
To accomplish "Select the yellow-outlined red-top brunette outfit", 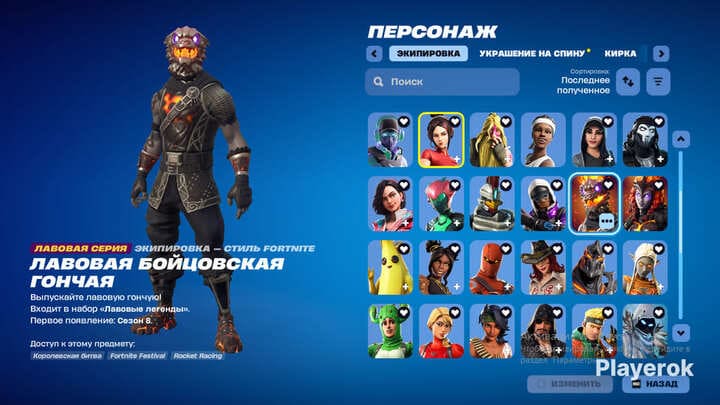I will [x=441, y=138].
